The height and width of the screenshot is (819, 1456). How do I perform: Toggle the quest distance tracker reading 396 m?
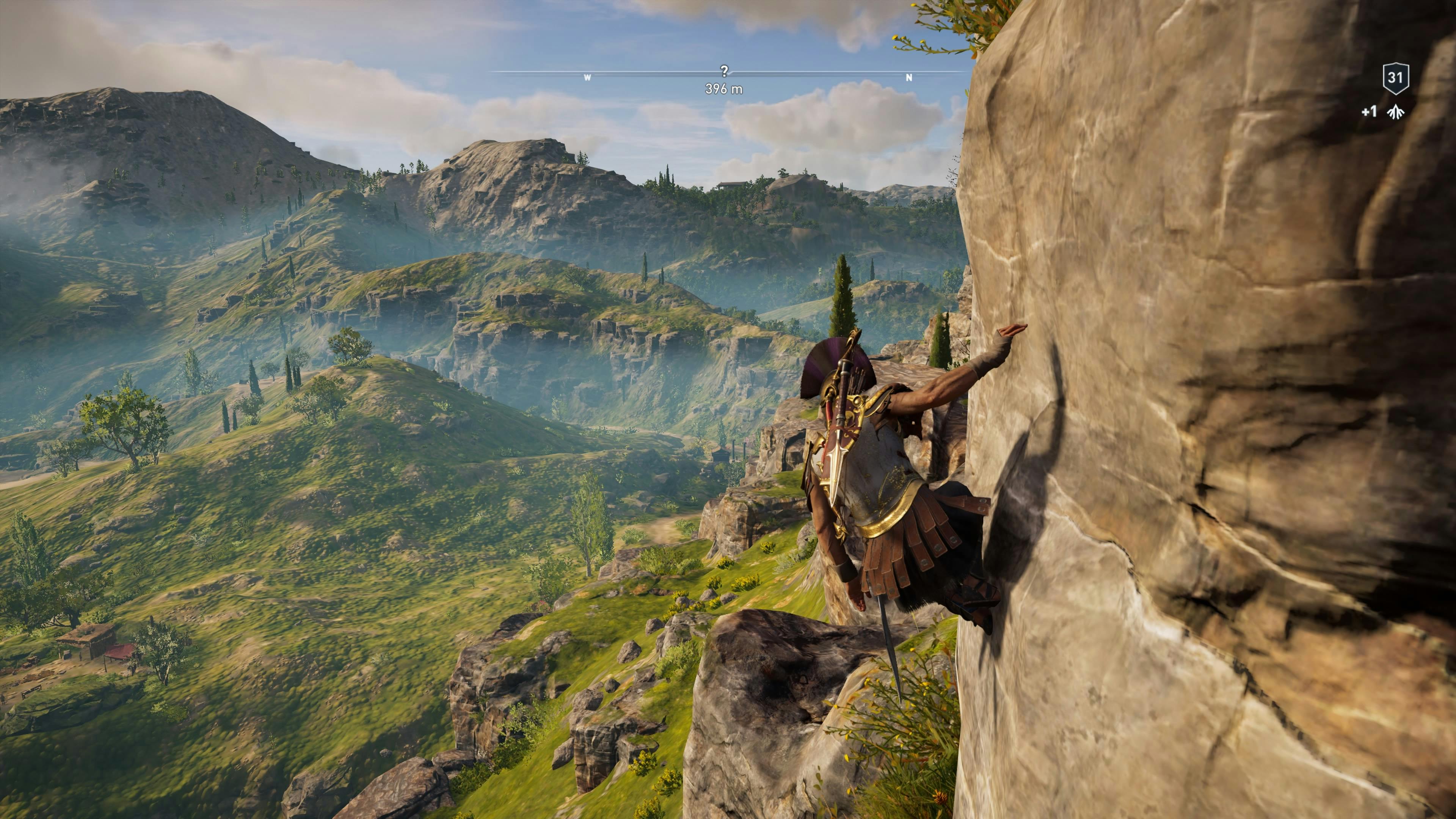coord(725,89)
